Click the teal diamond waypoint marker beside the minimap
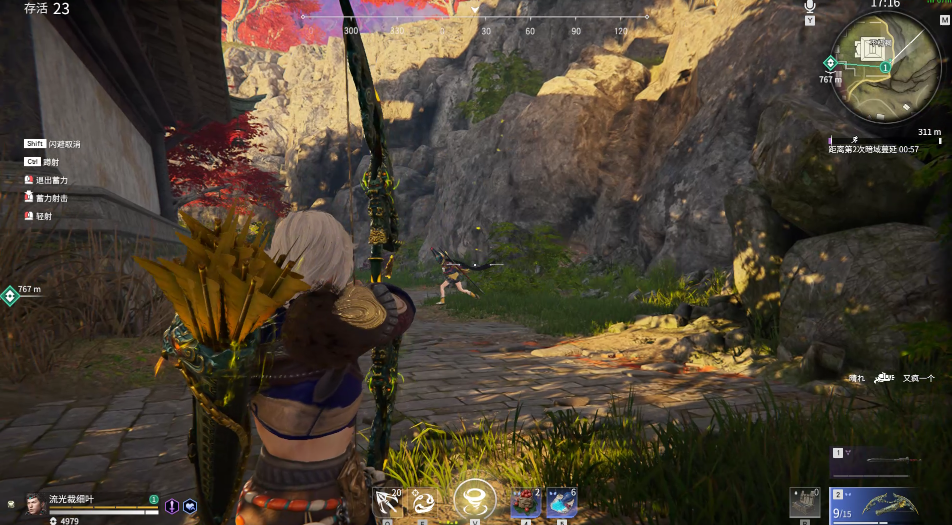The image size is (952, 525). click(830, 62)
